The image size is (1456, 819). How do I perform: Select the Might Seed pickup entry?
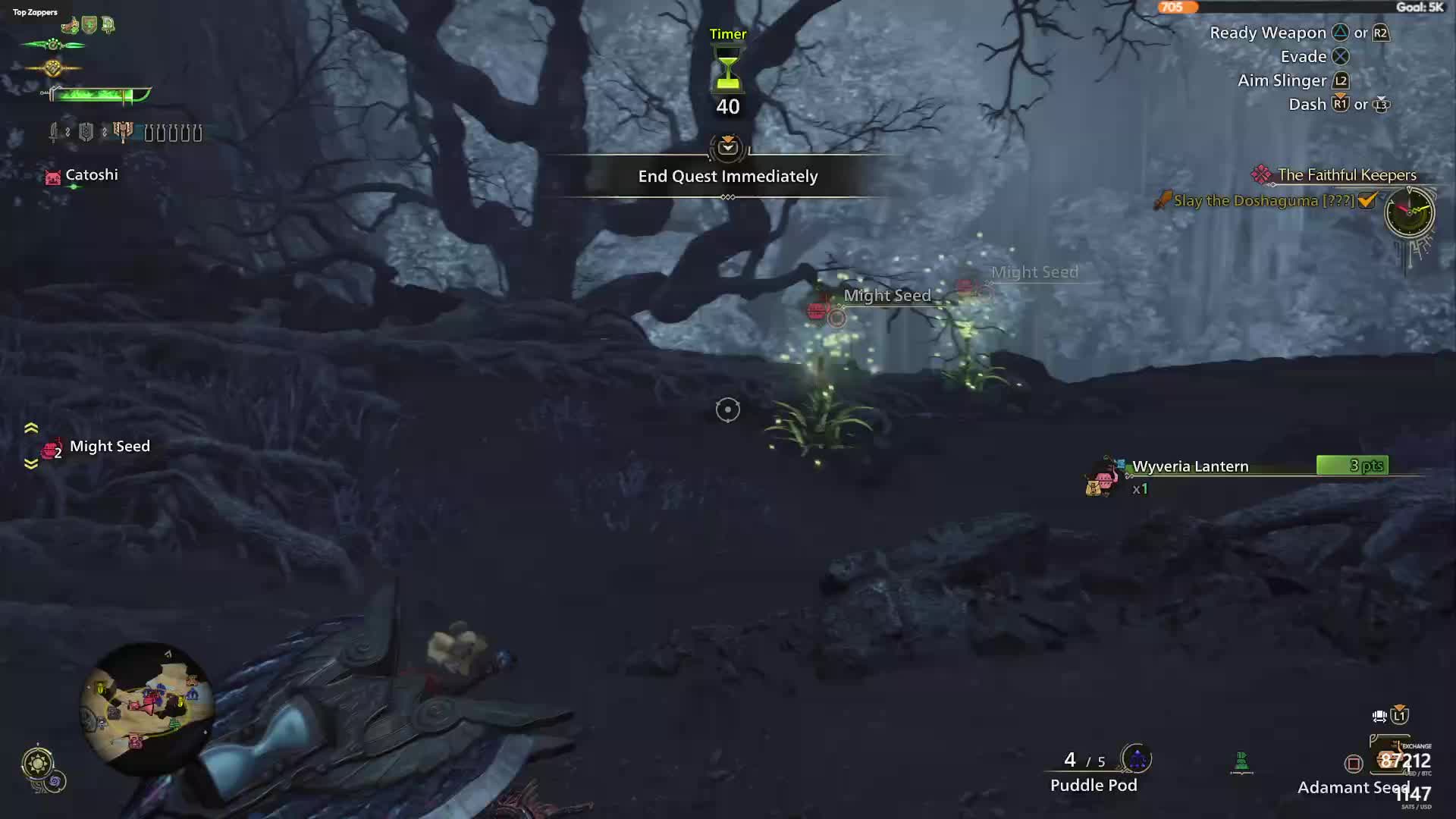[x=109, y=447]
